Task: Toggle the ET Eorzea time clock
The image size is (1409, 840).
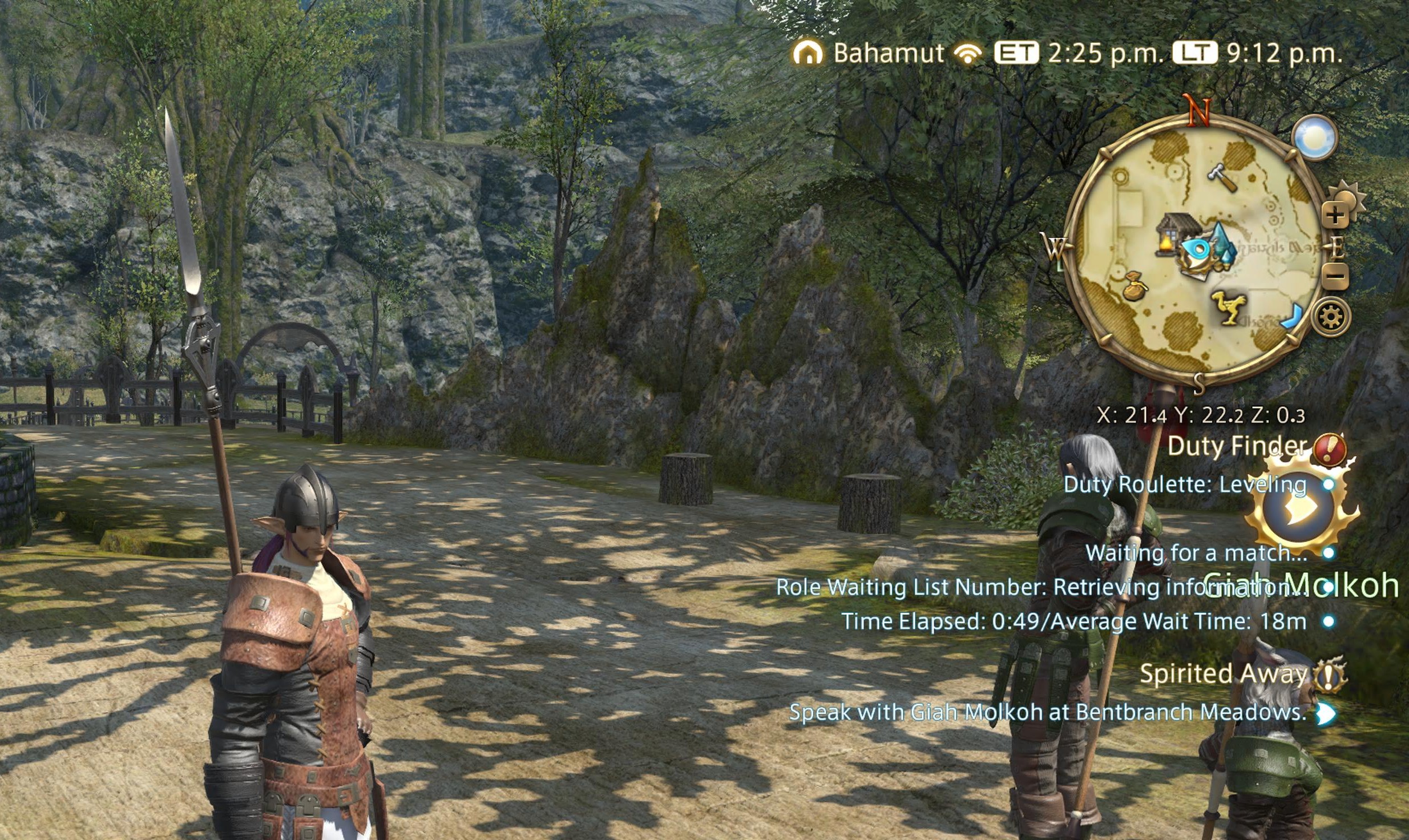Action: point(1016,54)
